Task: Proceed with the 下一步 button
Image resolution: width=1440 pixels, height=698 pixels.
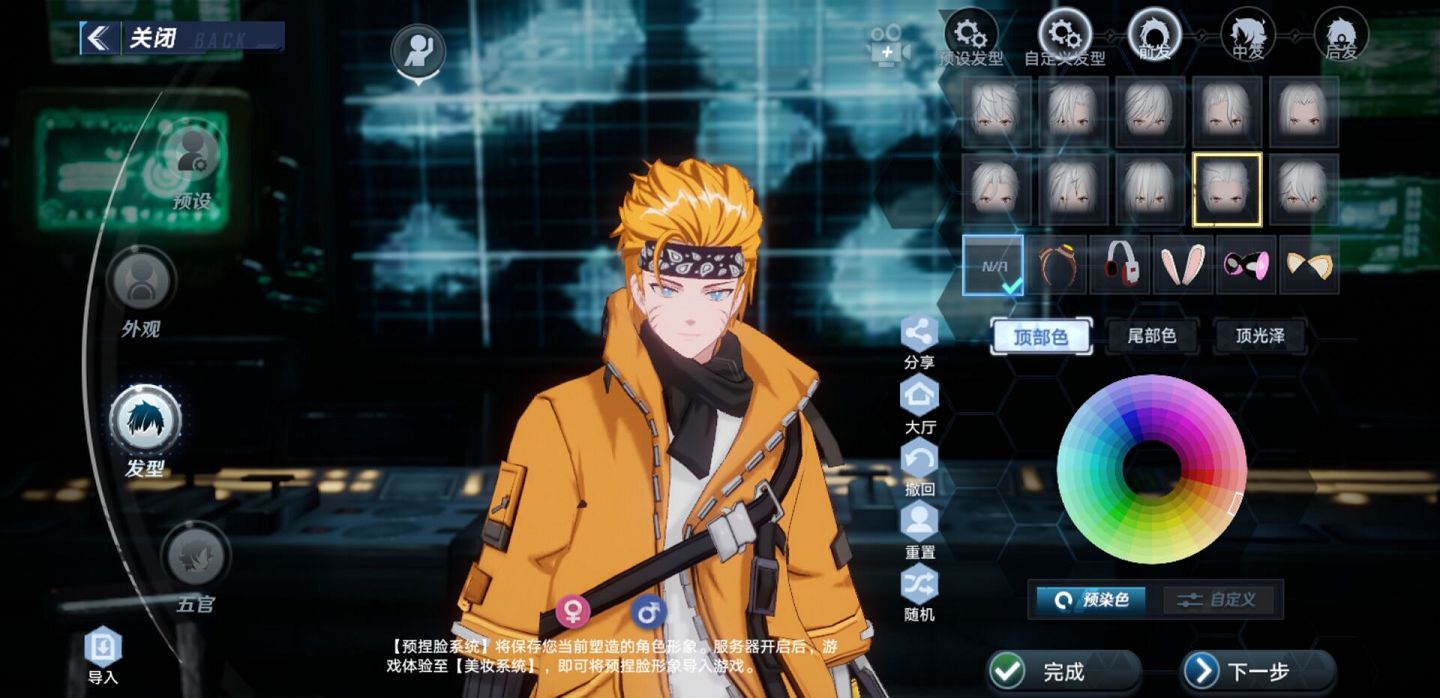Action: [x=1257, y=672]
